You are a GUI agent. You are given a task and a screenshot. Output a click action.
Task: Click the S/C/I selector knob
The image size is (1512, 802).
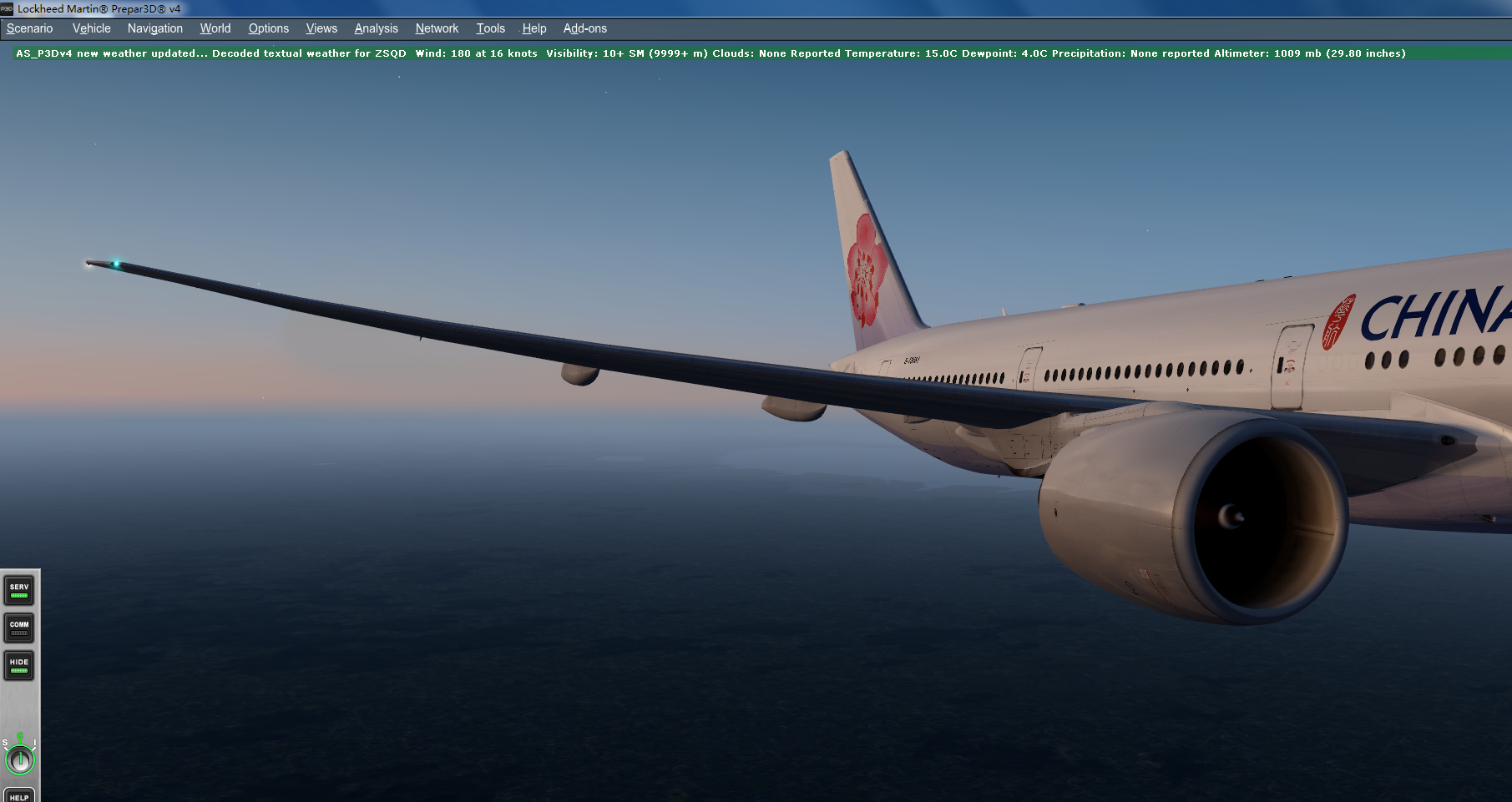19,759
